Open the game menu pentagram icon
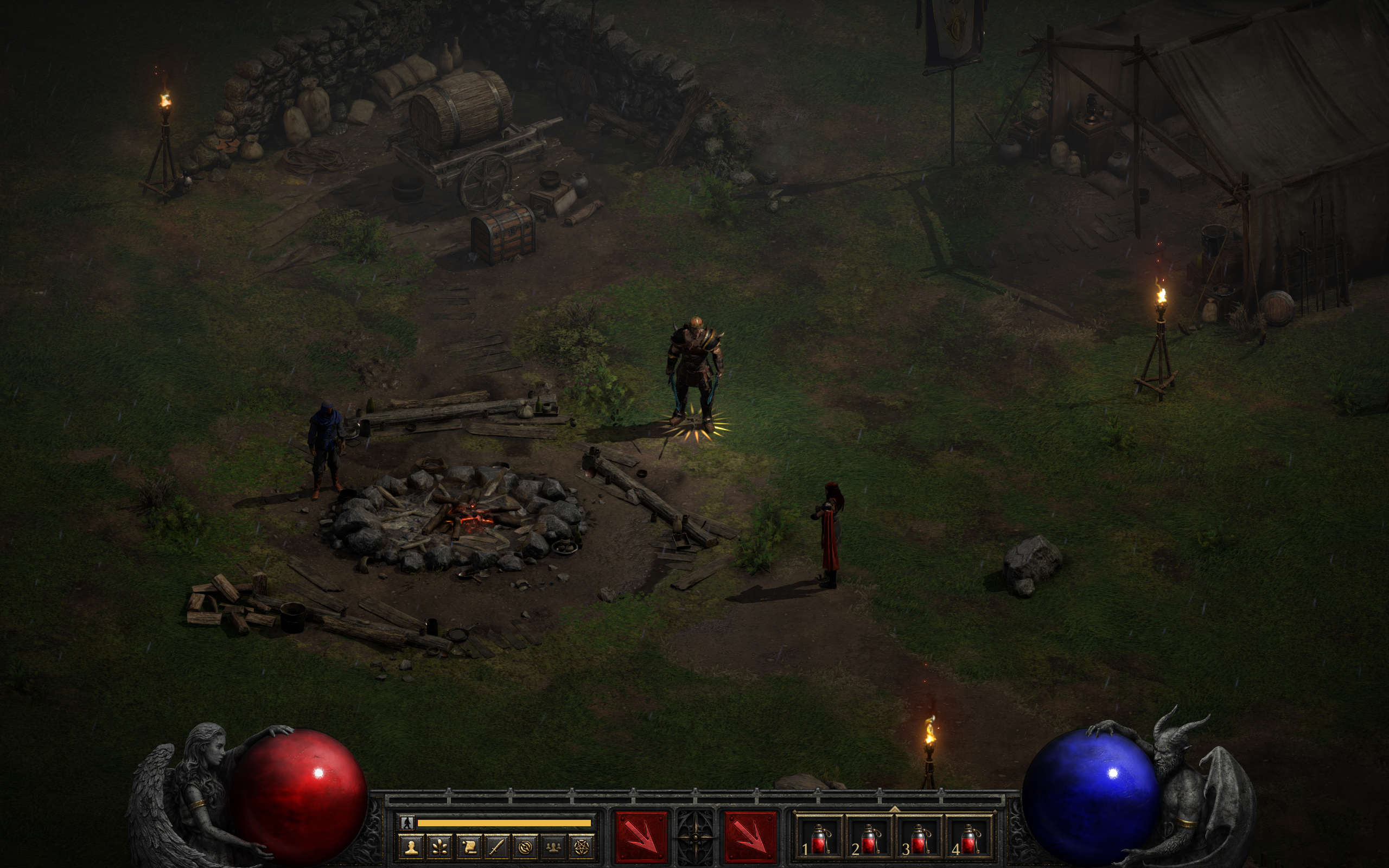This screenshot has width=1389, height=868. pyautogui.click(x=582, y=847)
